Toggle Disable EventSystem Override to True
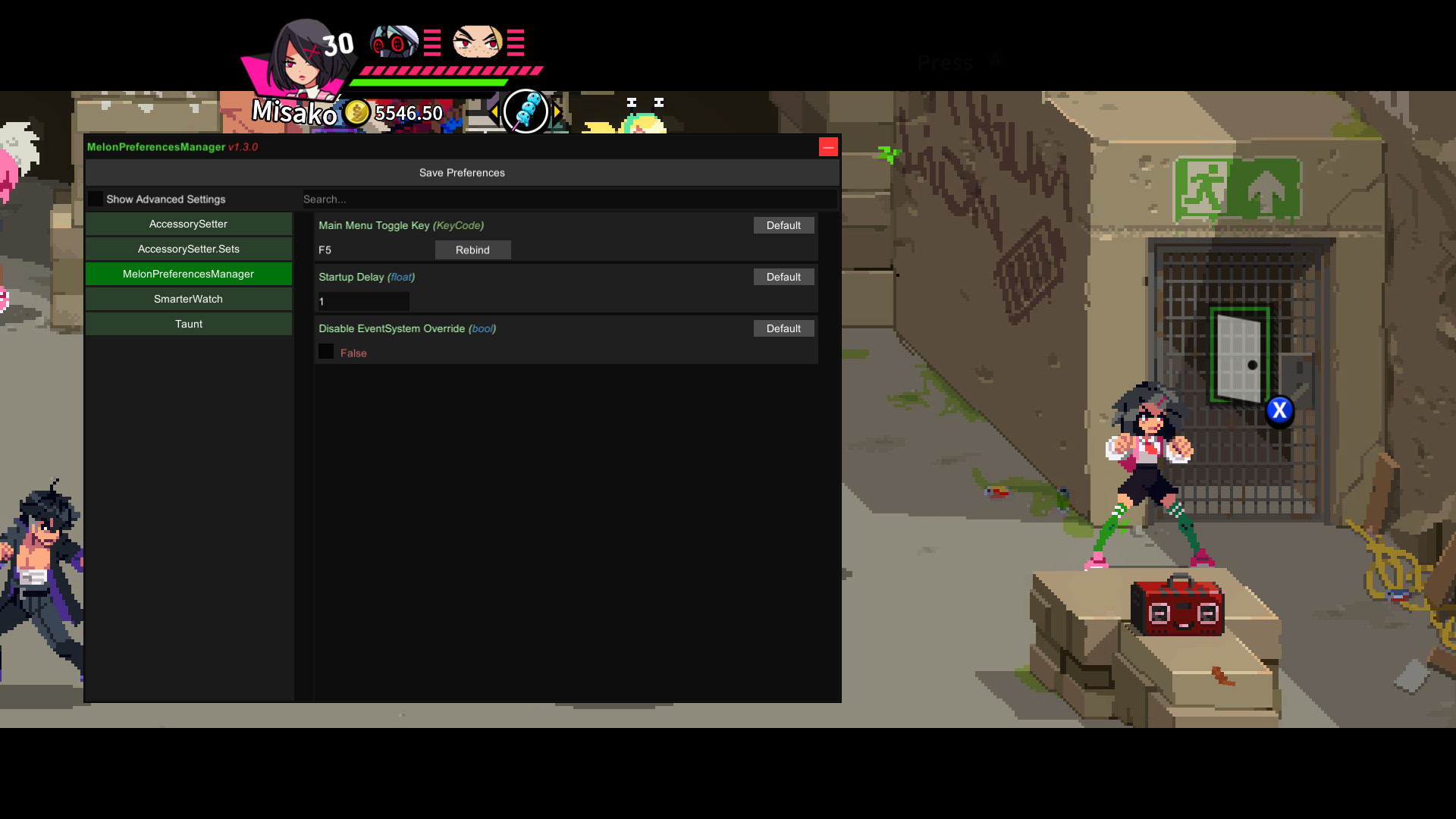1456x819 pixels. tap(326, 351)
